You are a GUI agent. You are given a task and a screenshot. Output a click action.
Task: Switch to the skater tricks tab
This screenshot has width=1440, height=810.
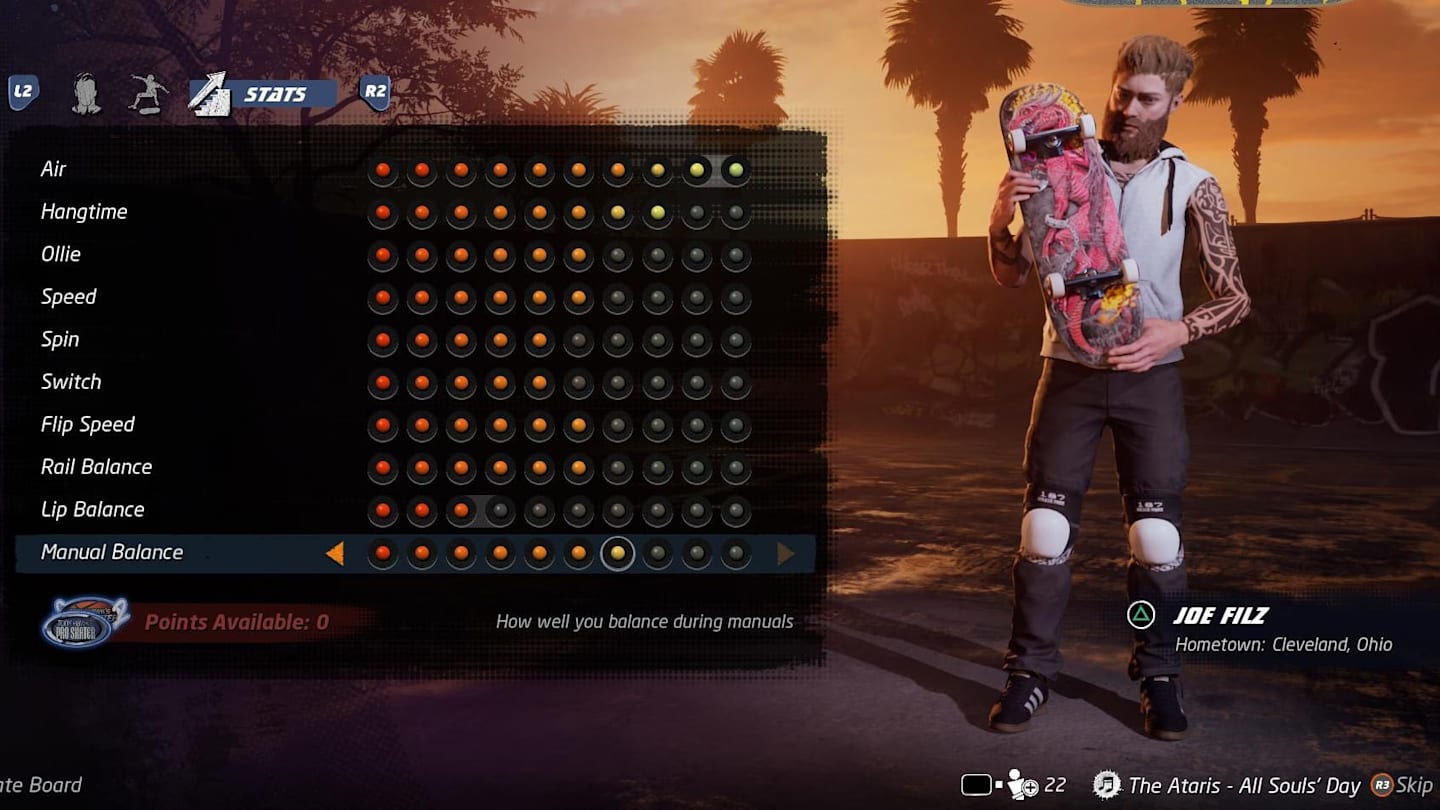click(148, 94)
